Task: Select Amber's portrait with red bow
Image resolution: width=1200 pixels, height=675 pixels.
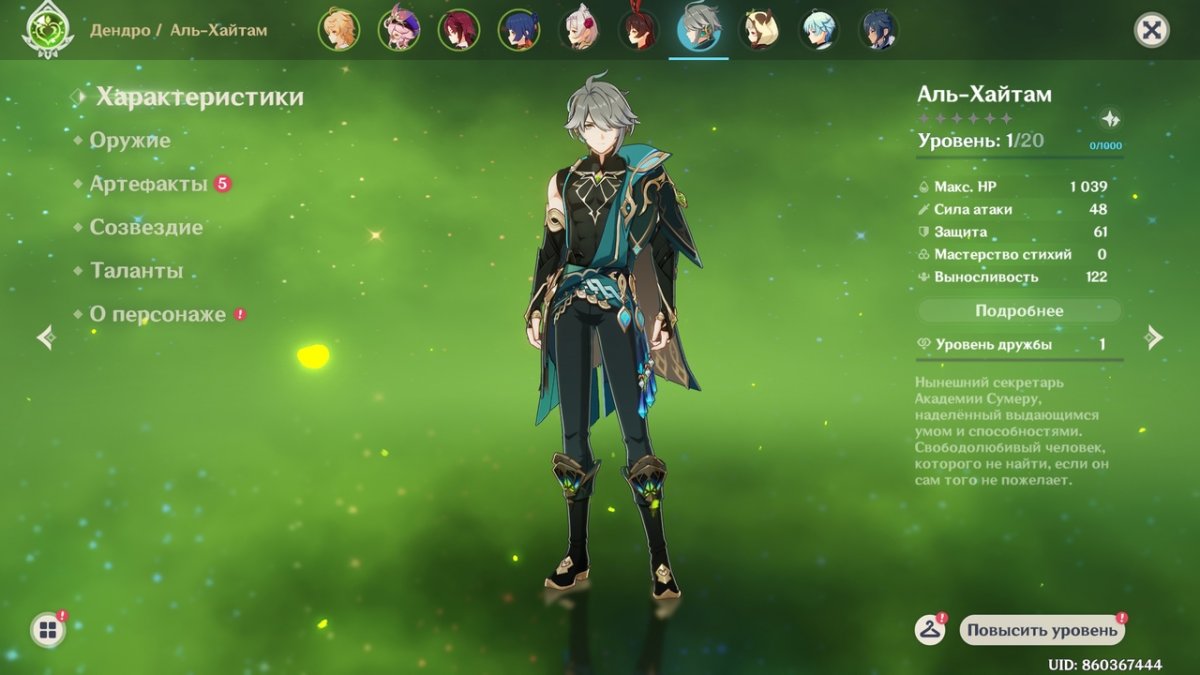Action: tap(639, 30)
